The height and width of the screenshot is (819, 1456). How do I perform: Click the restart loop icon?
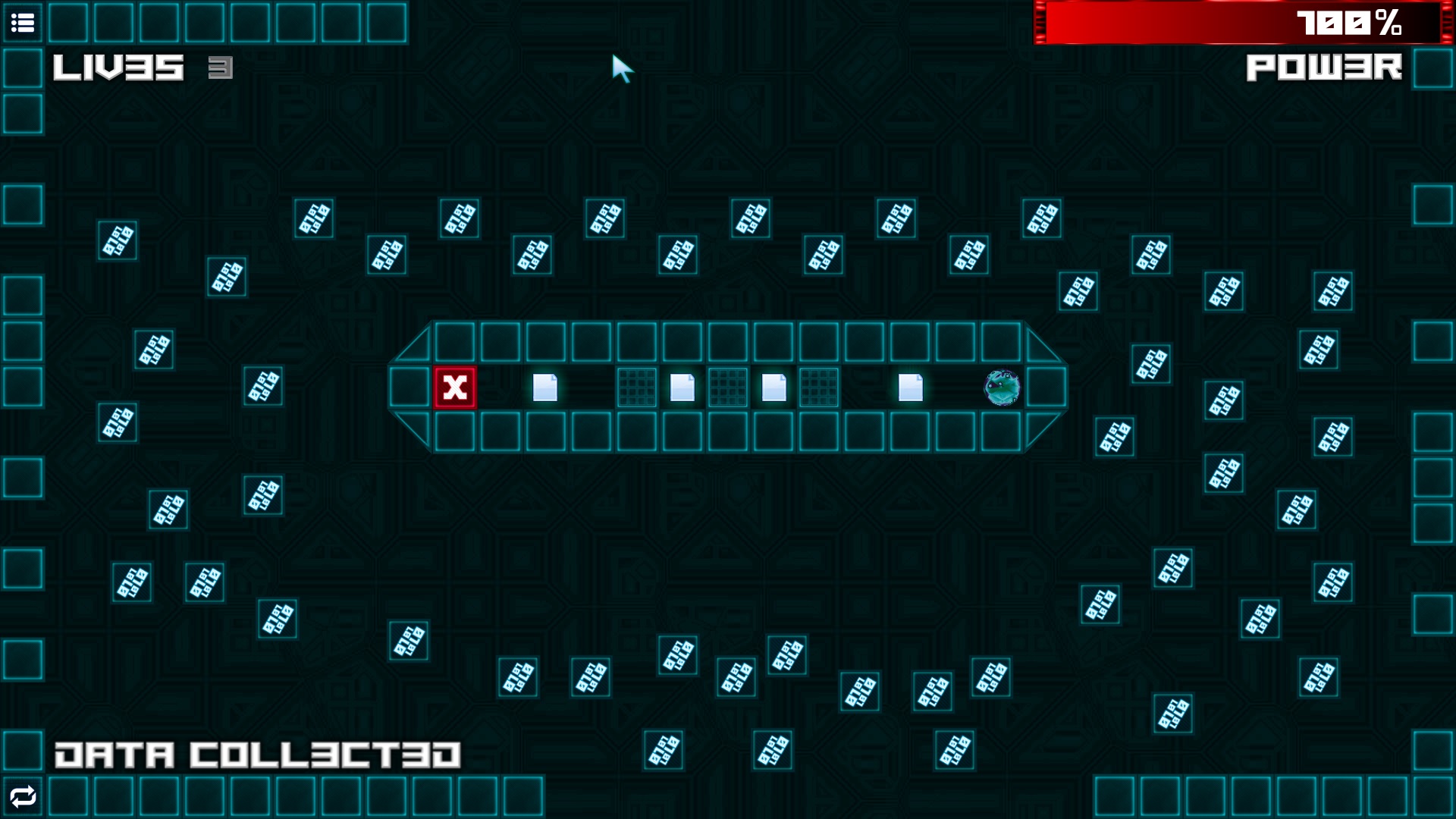[23, 796]
